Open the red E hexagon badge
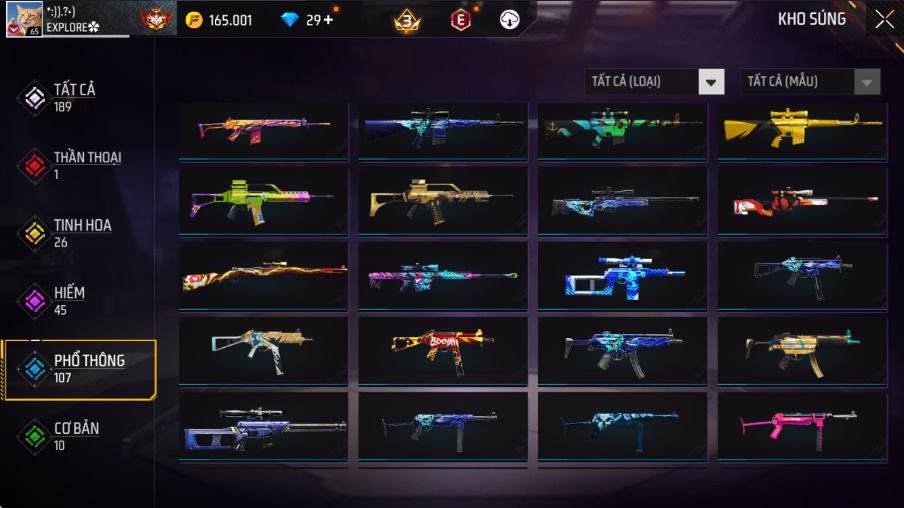Image resolution: width=904 pixels, height=508 pixels. (460, 20)
